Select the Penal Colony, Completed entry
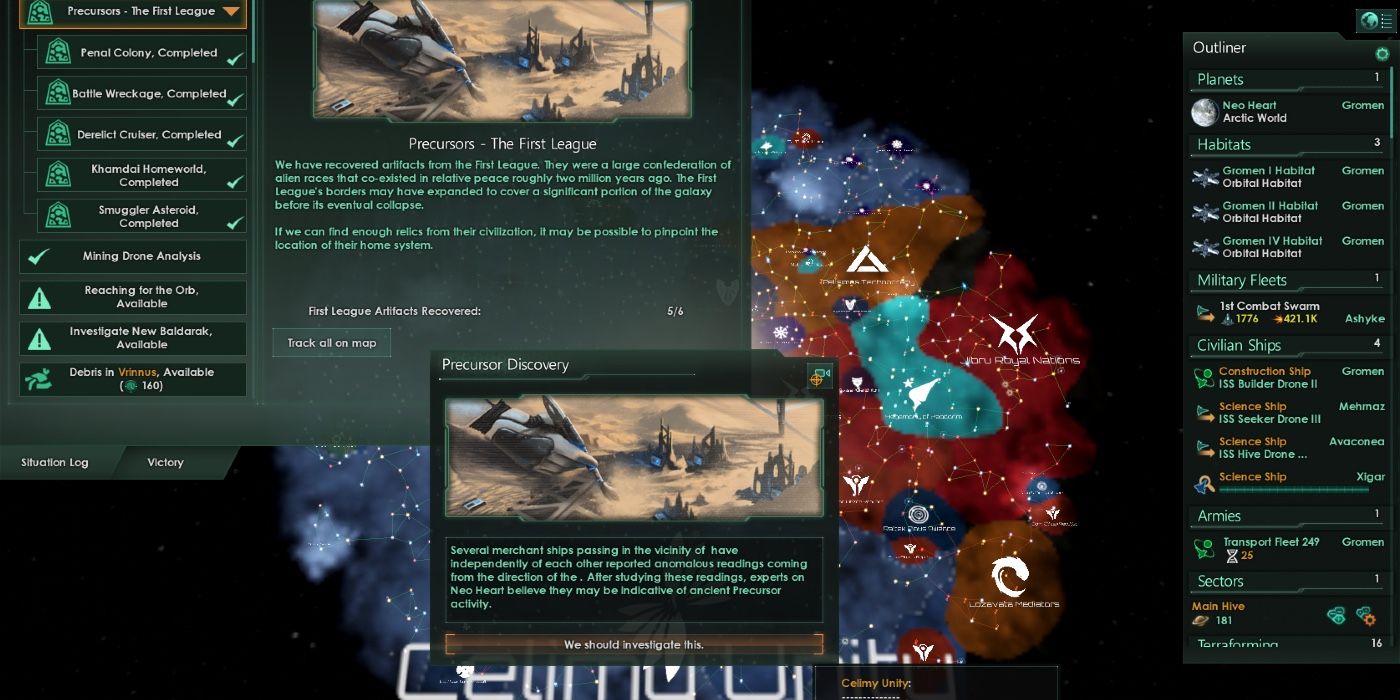This screenshot has height=700, width=1400. click(x=141, y=53)
